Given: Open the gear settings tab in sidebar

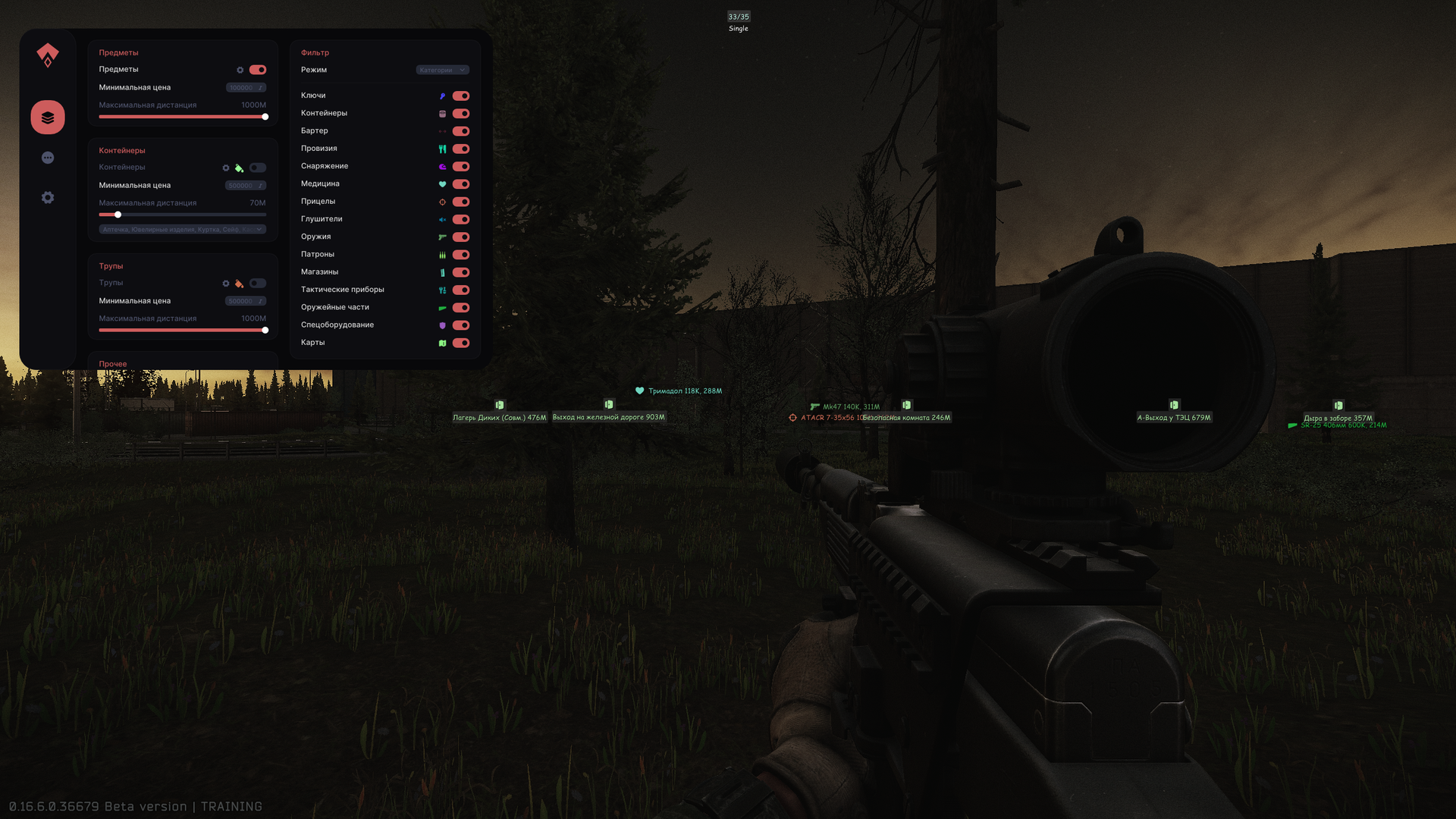Looking at the screenshot, I should coord(48,198).
